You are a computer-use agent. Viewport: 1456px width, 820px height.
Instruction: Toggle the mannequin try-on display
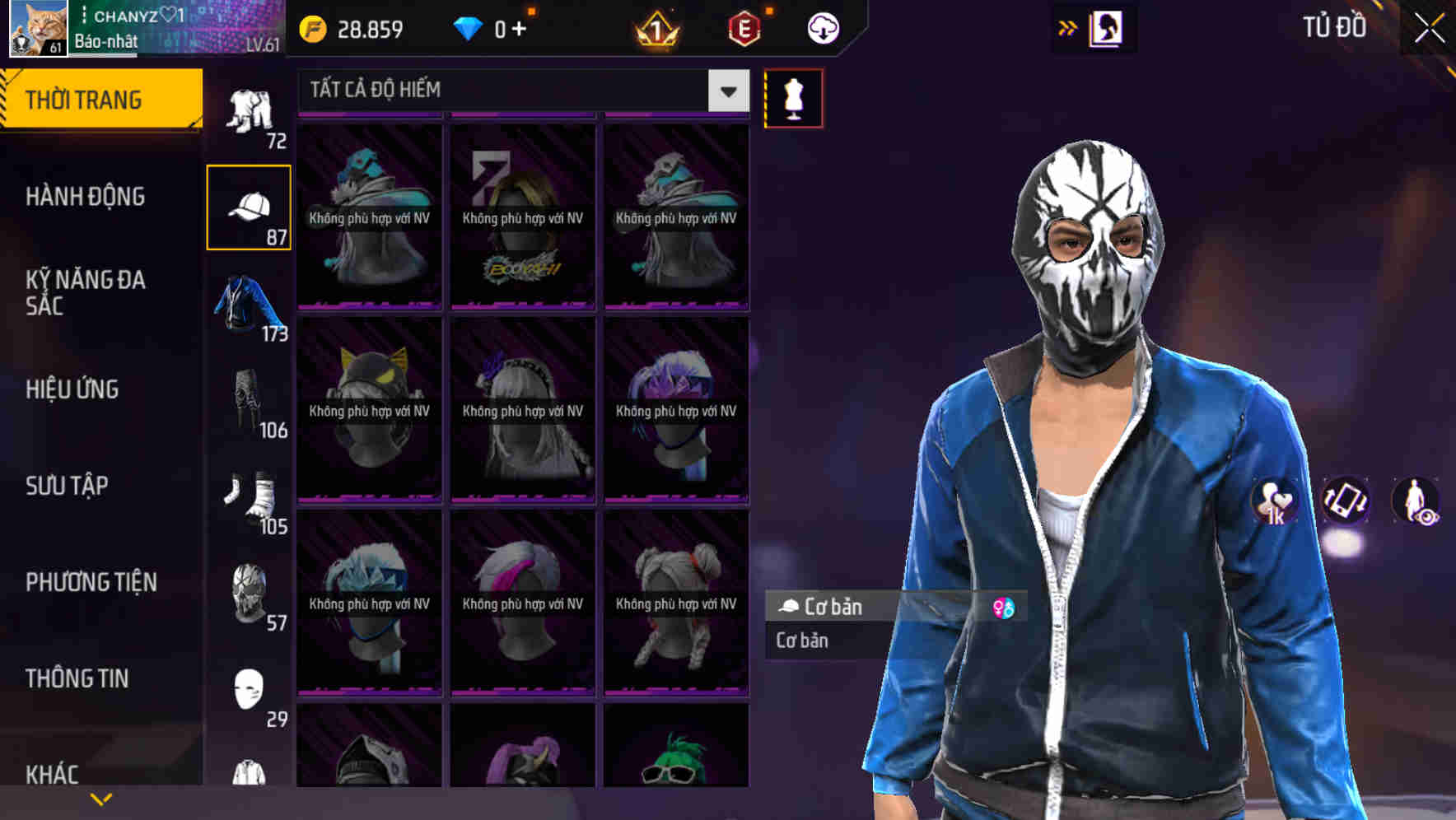(x=793, y=97)
